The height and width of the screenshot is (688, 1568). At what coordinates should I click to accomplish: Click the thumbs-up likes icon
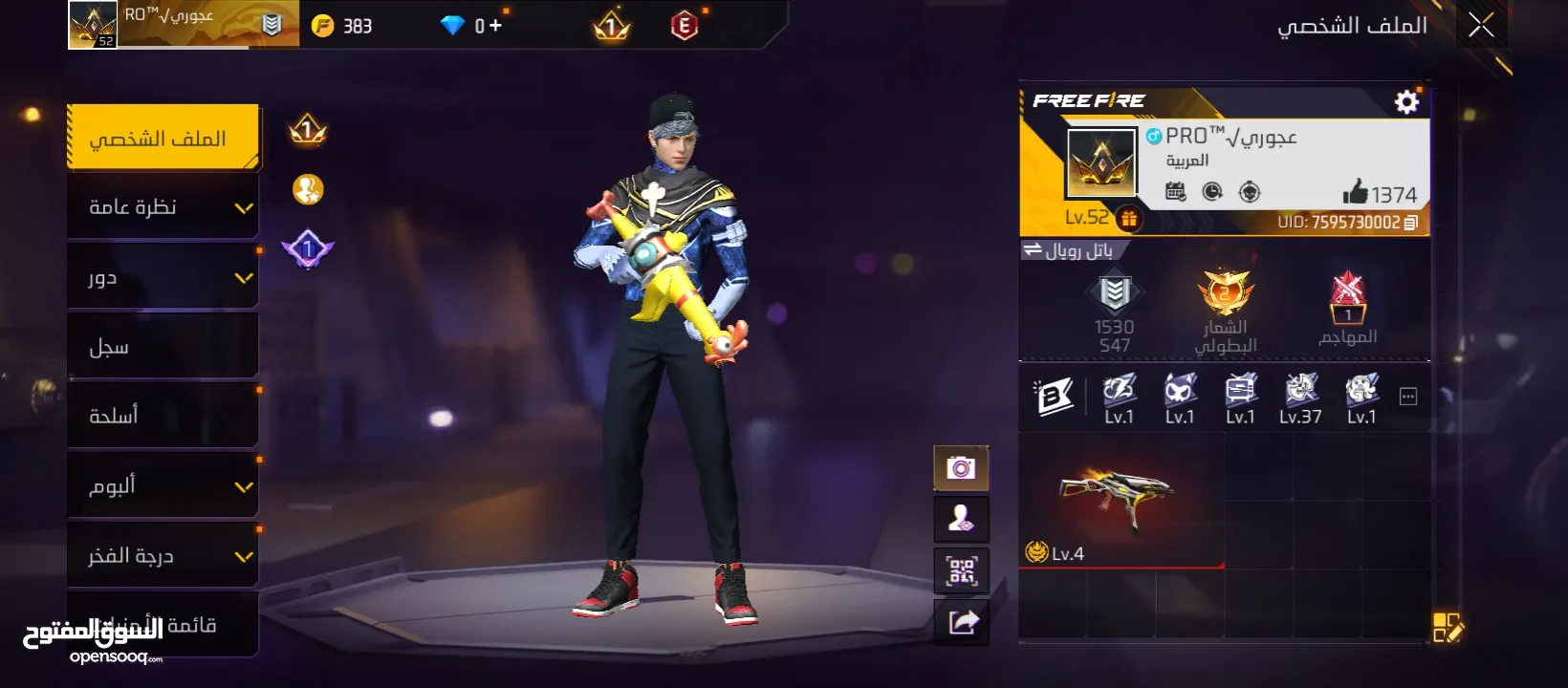[1355, 192]
